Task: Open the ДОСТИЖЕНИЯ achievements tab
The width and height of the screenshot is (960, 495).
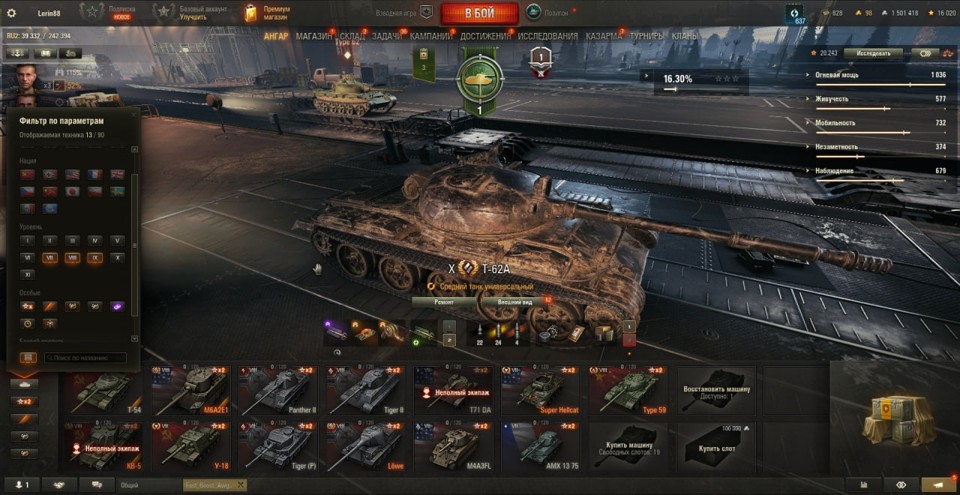Action: point(485,36)
